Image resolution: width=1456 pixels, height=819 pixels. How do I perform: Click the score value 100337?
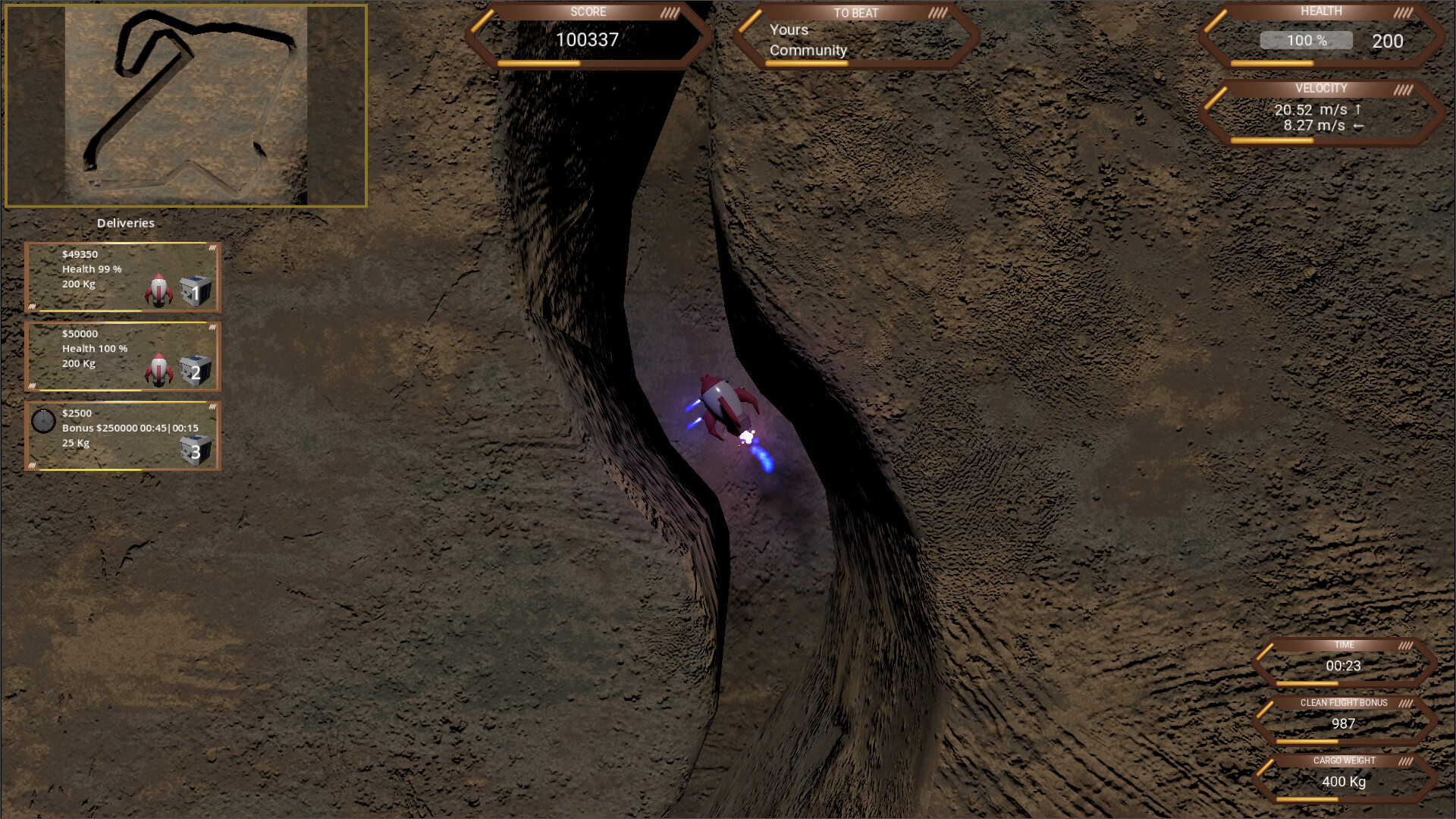[588, 39]
